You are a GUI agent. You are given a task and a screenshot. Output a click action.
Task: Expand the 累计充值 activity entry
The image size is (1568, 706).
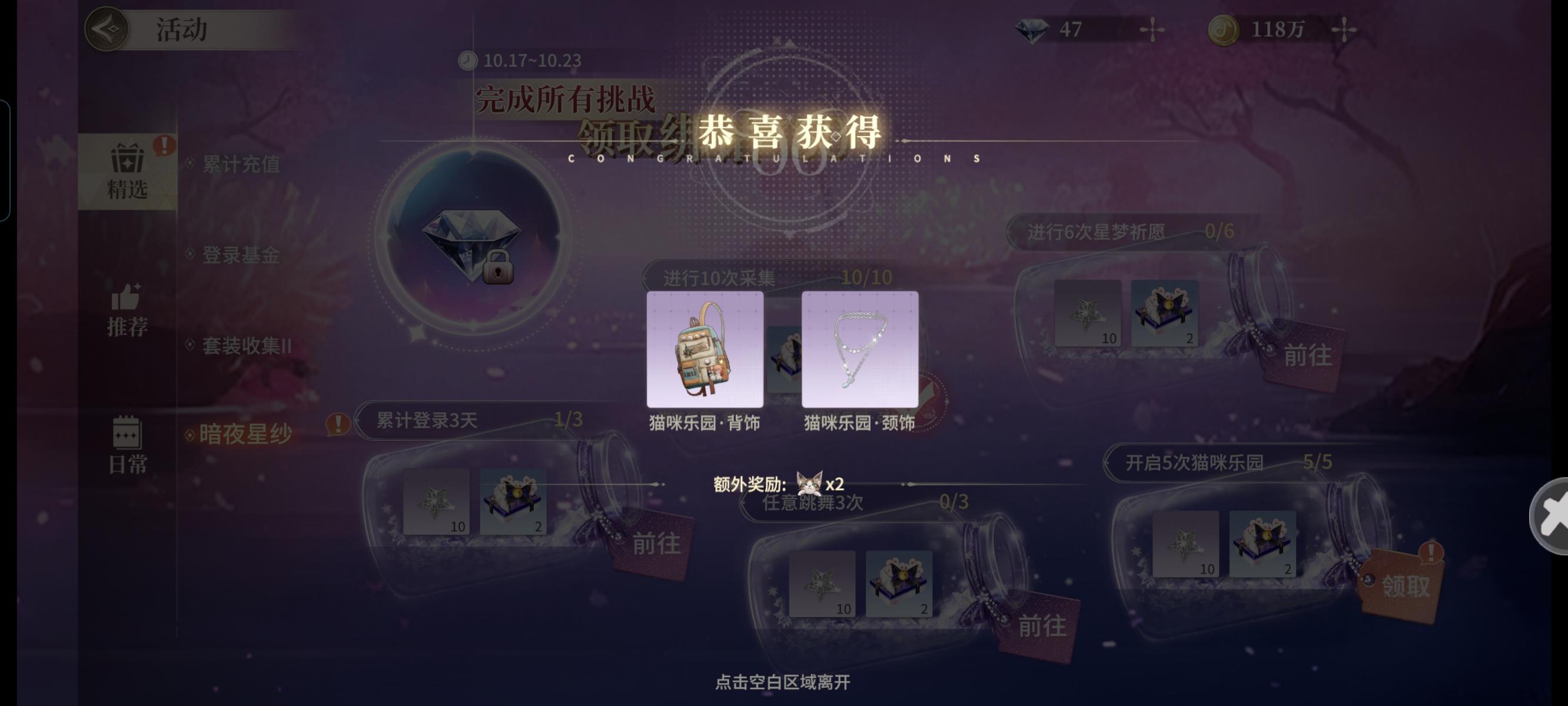coord(240,165)
